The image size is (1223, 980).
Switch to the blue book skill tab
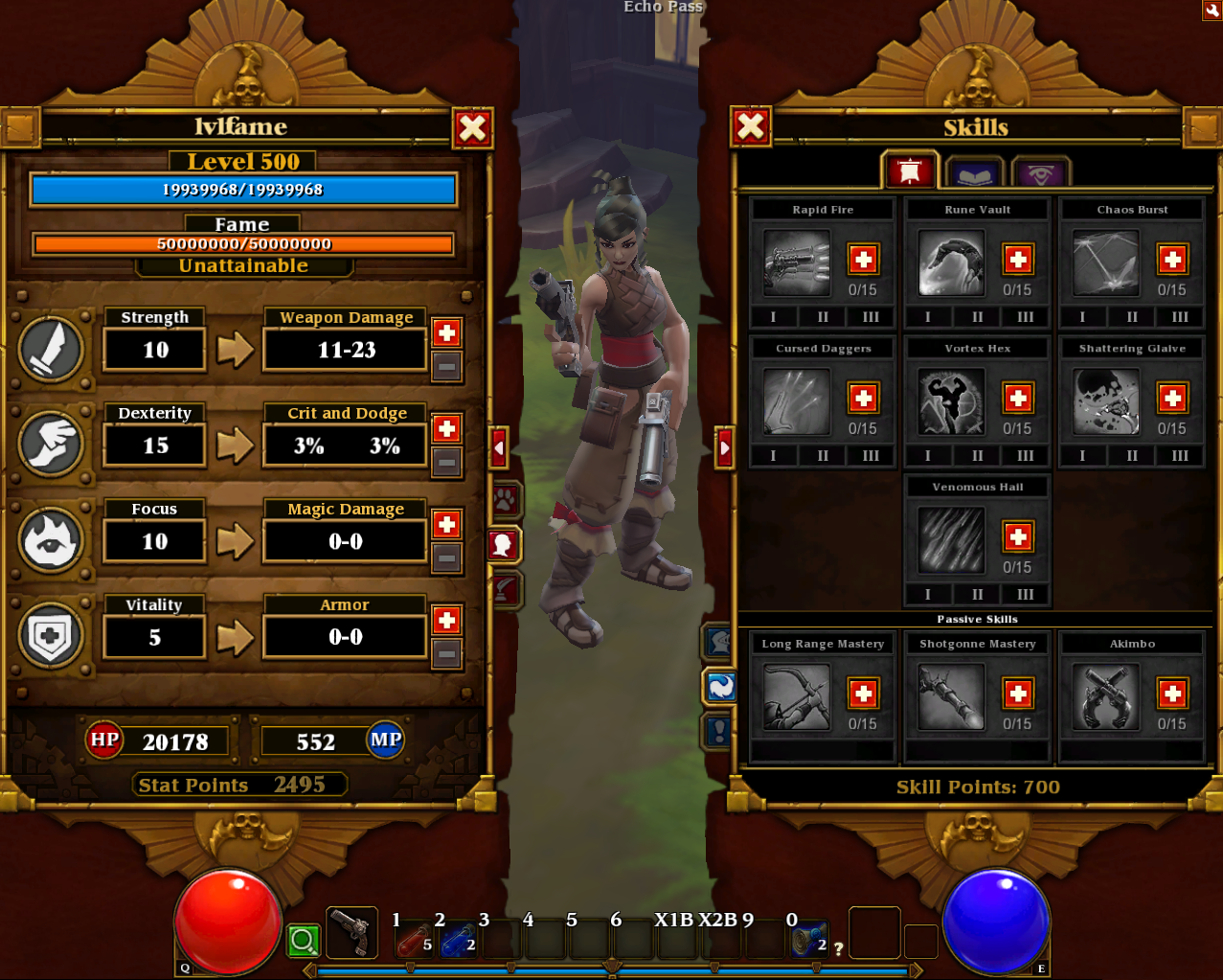(x=974, y=174)
